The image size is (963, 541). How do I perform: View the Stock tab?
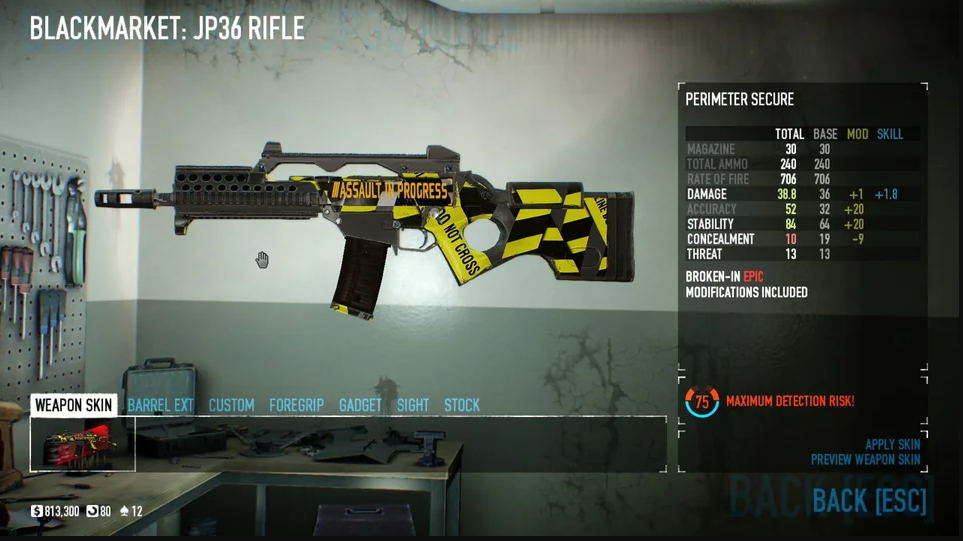462,405
